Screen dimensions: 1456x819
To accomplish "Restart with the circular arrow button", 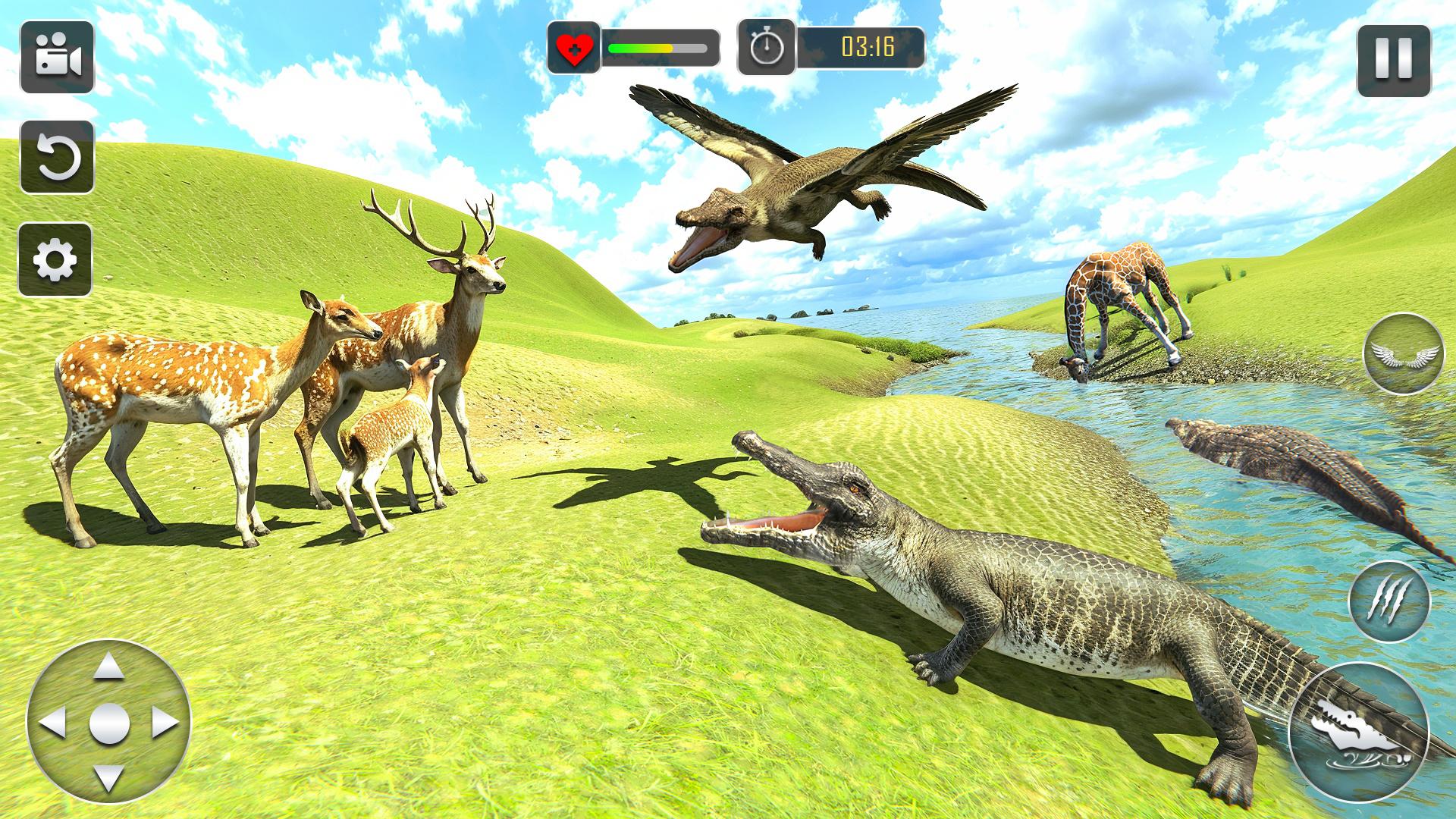I will pos(57,157).
